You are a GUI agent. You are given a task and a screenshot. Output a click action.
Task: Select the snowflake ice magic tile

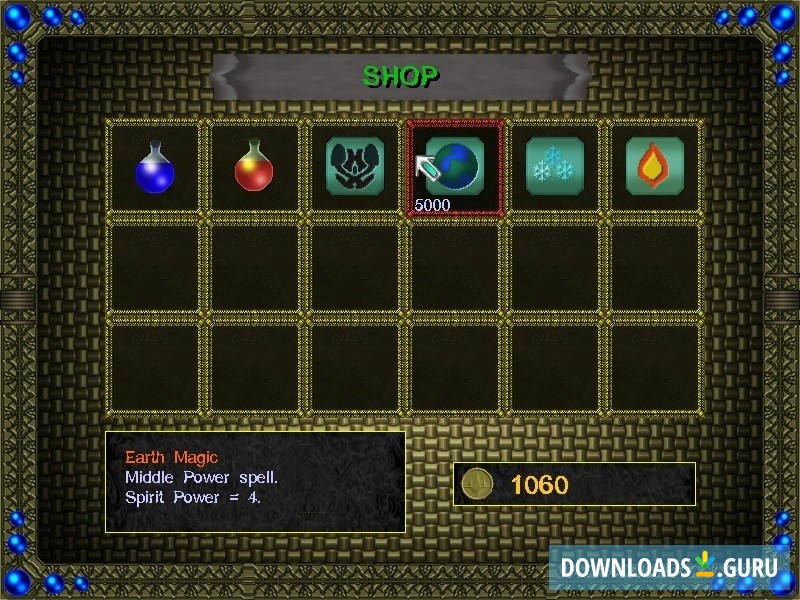pyautogui.click(x=555, y=166)
